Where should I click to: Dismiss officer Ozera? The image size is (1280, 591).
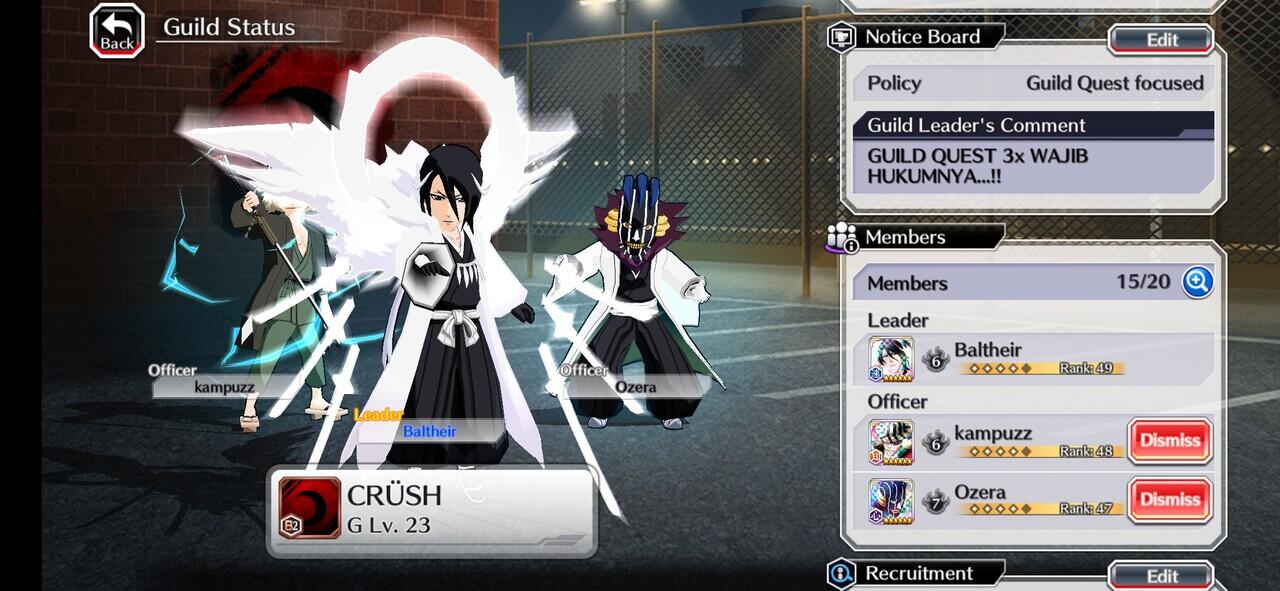(x=1170, y=499)
